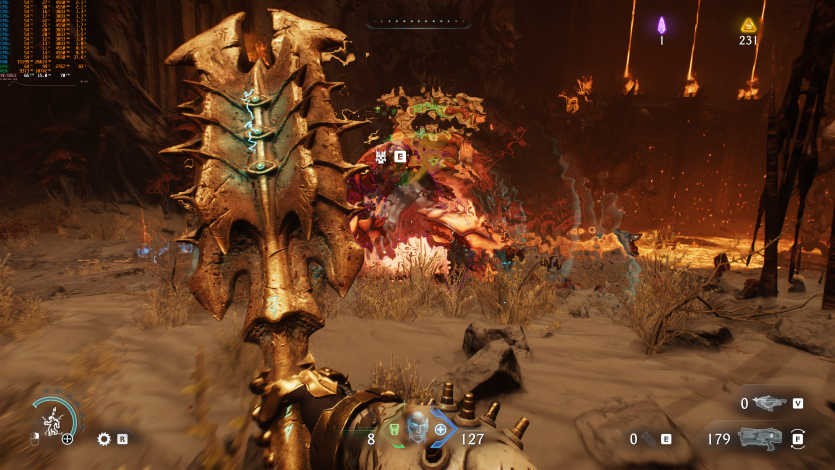The width and height of the screenshot is (835, 470).
Task: Click the purple crystal currency icon
Action: (x=661, y=25)
